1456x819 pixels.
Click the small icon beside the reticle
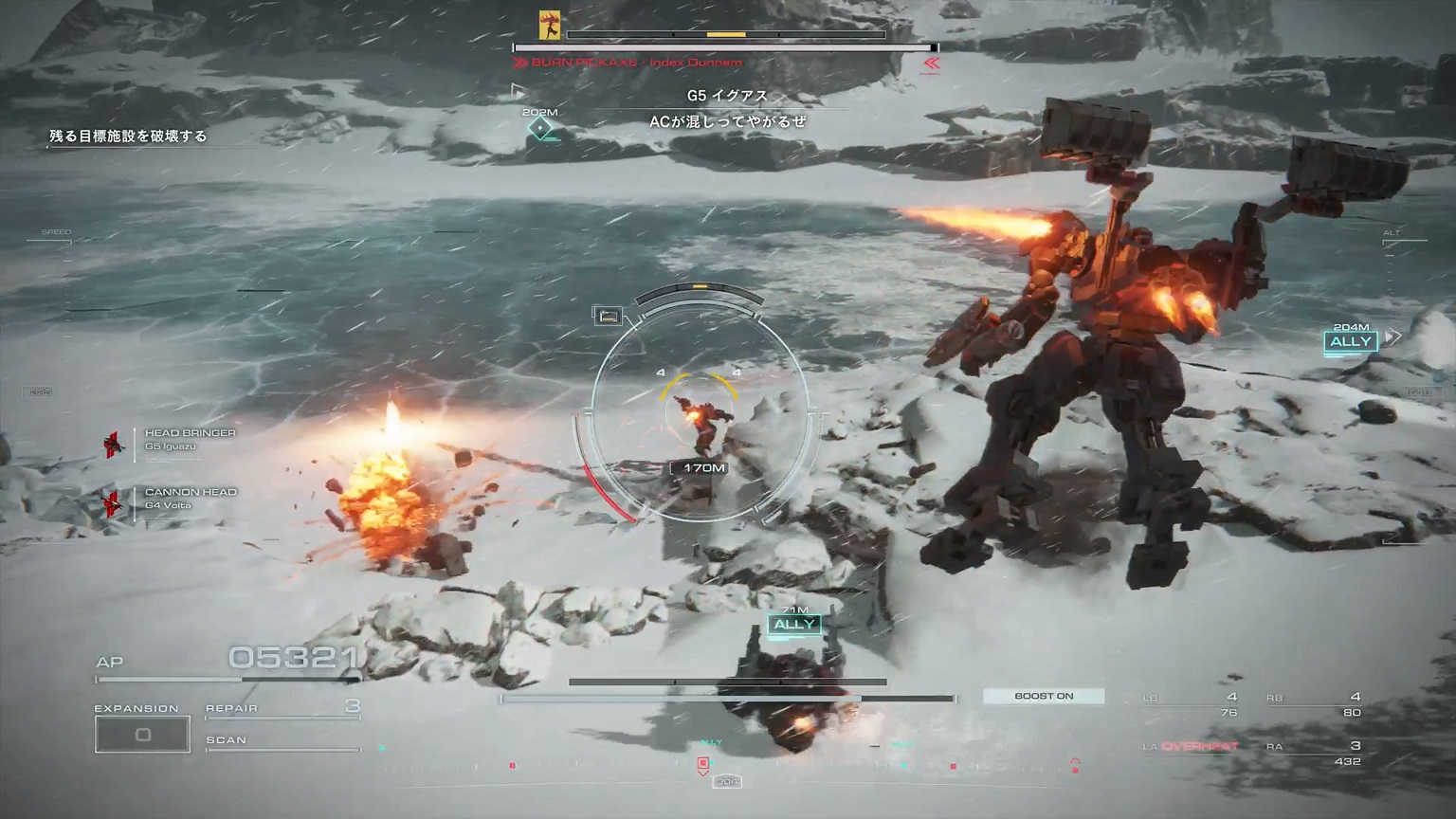pyautogui.click(x=608, y=316)
